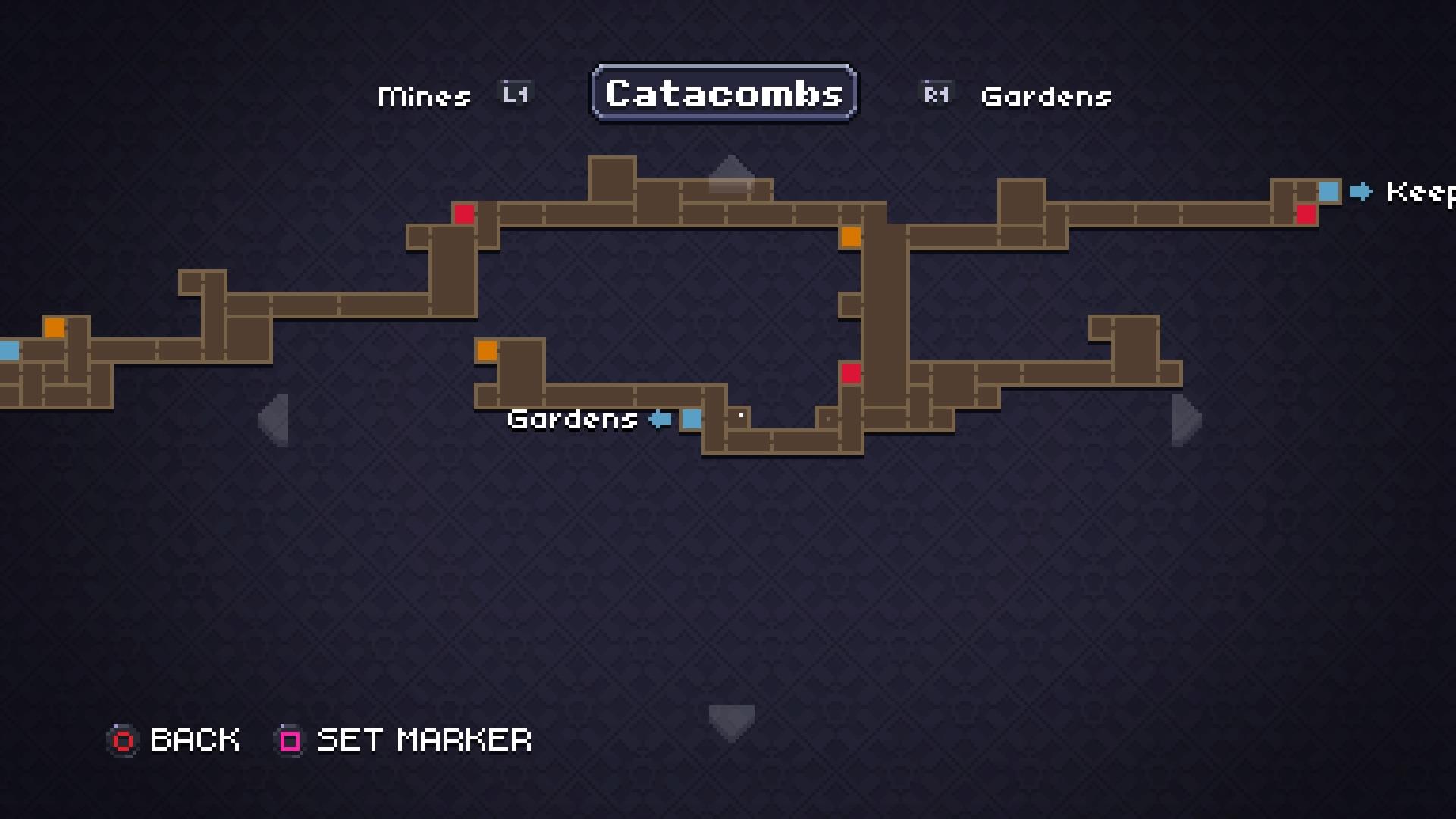Select the blue transition square beside the Keep exit
The image size is (1456, 819).
pos(1330,193)
